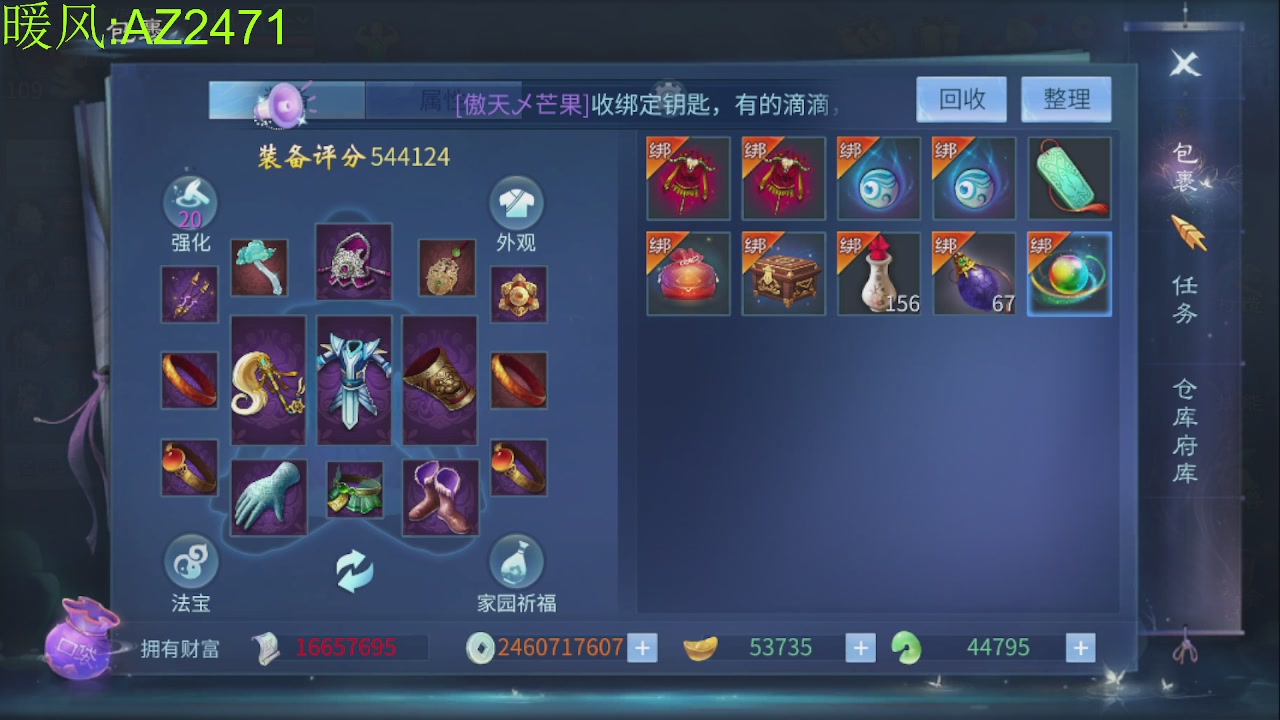Select the white bottle item with count 156

coord(878,273)
